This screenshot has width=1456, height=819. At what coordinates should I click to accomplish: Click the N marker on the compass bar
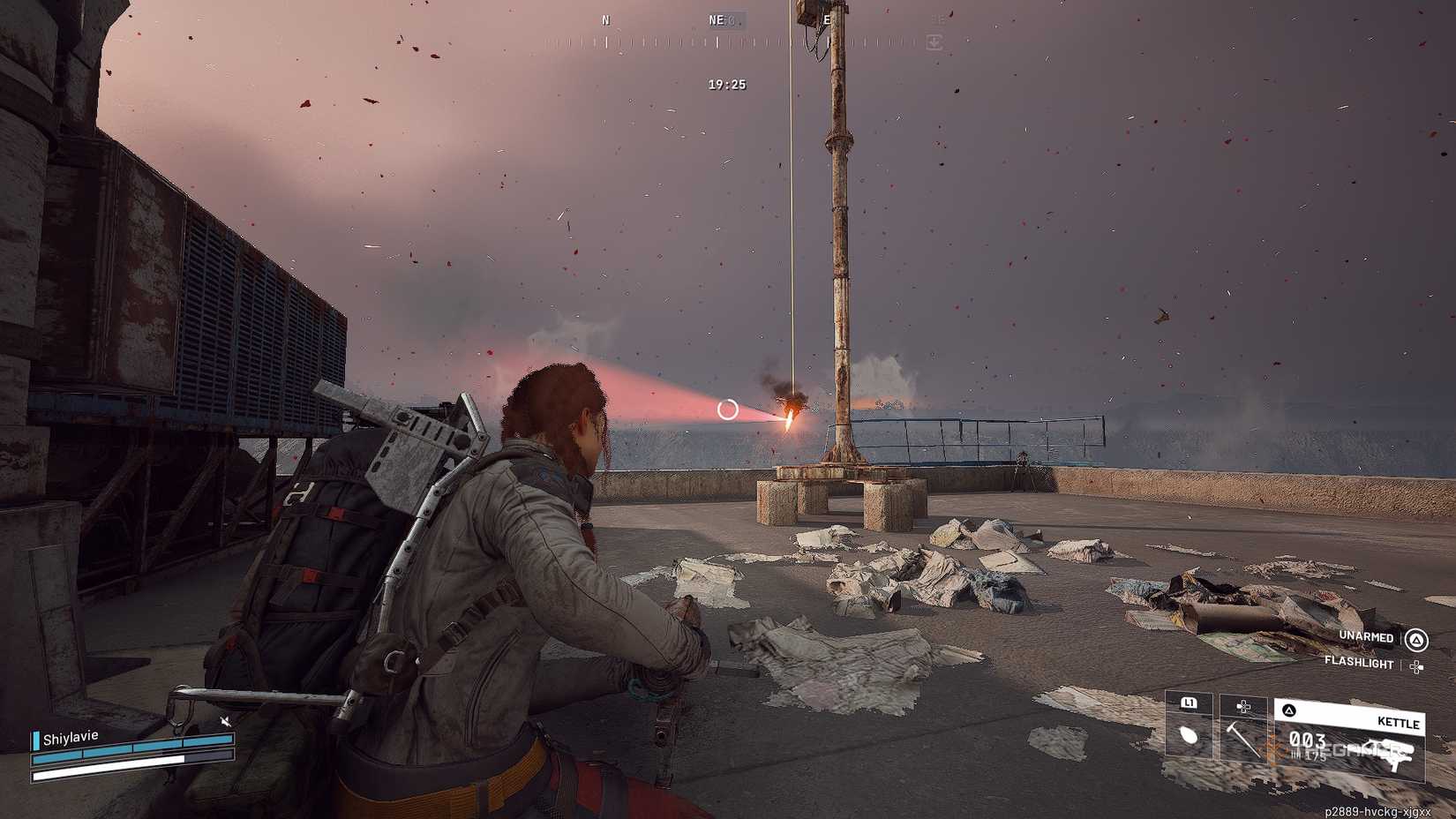pos(605,19)
